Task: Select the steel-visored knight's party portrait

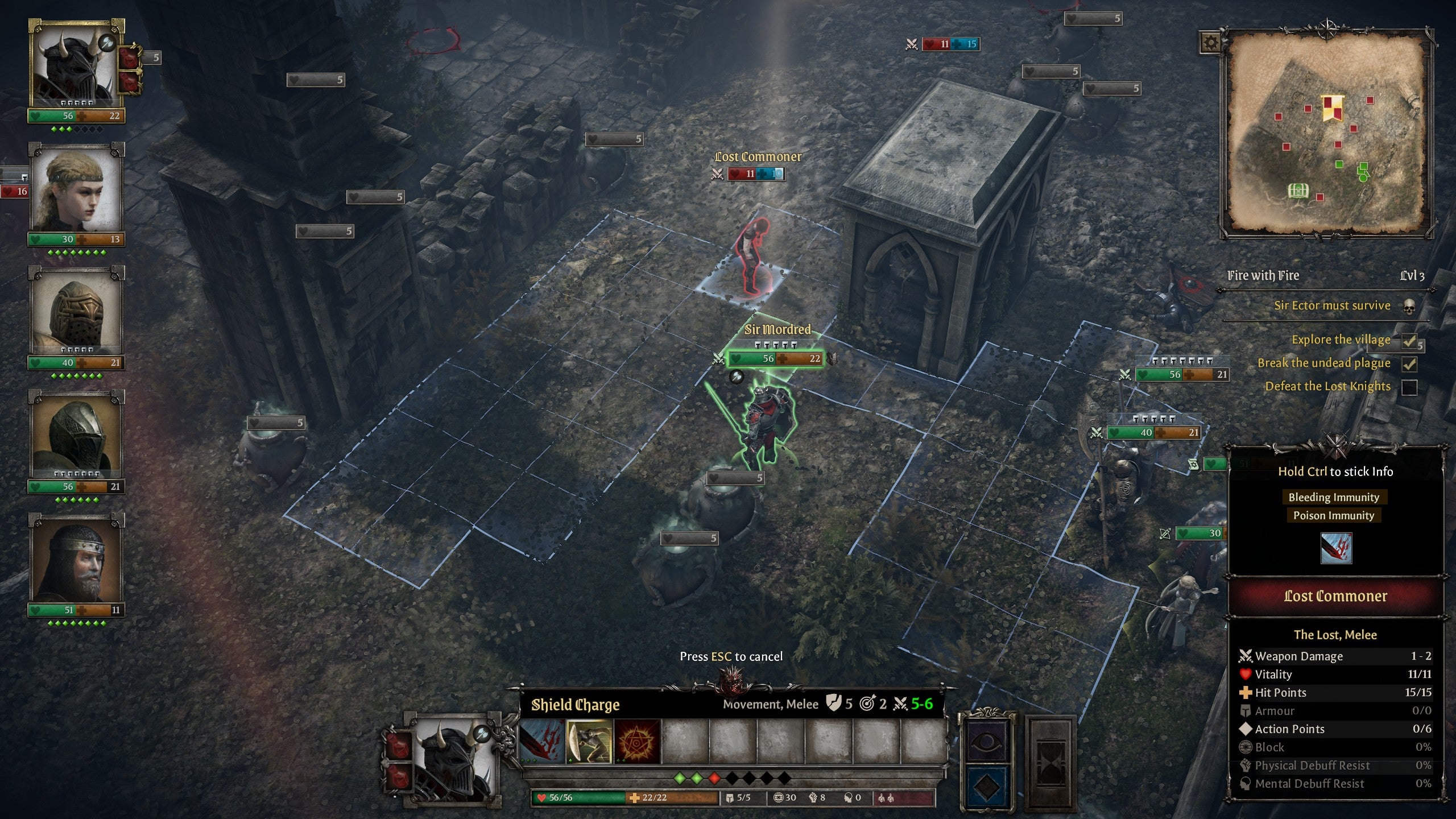Action: pyautogui.click(x=76, y=437)
